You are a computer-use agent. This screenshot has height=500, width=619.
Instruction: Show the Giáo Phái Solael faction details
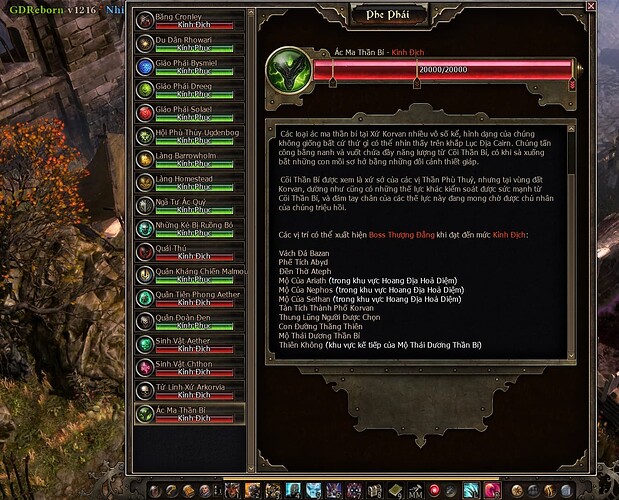point(188,113)
